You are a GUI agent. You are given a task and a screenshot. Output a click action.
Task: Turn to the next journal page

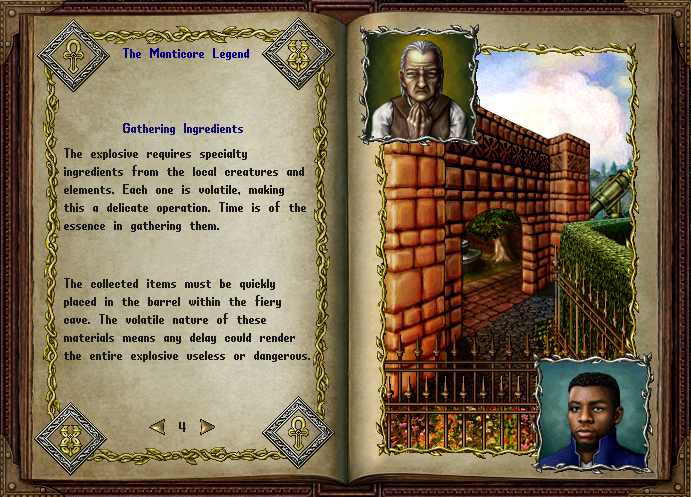pos(207,427)
